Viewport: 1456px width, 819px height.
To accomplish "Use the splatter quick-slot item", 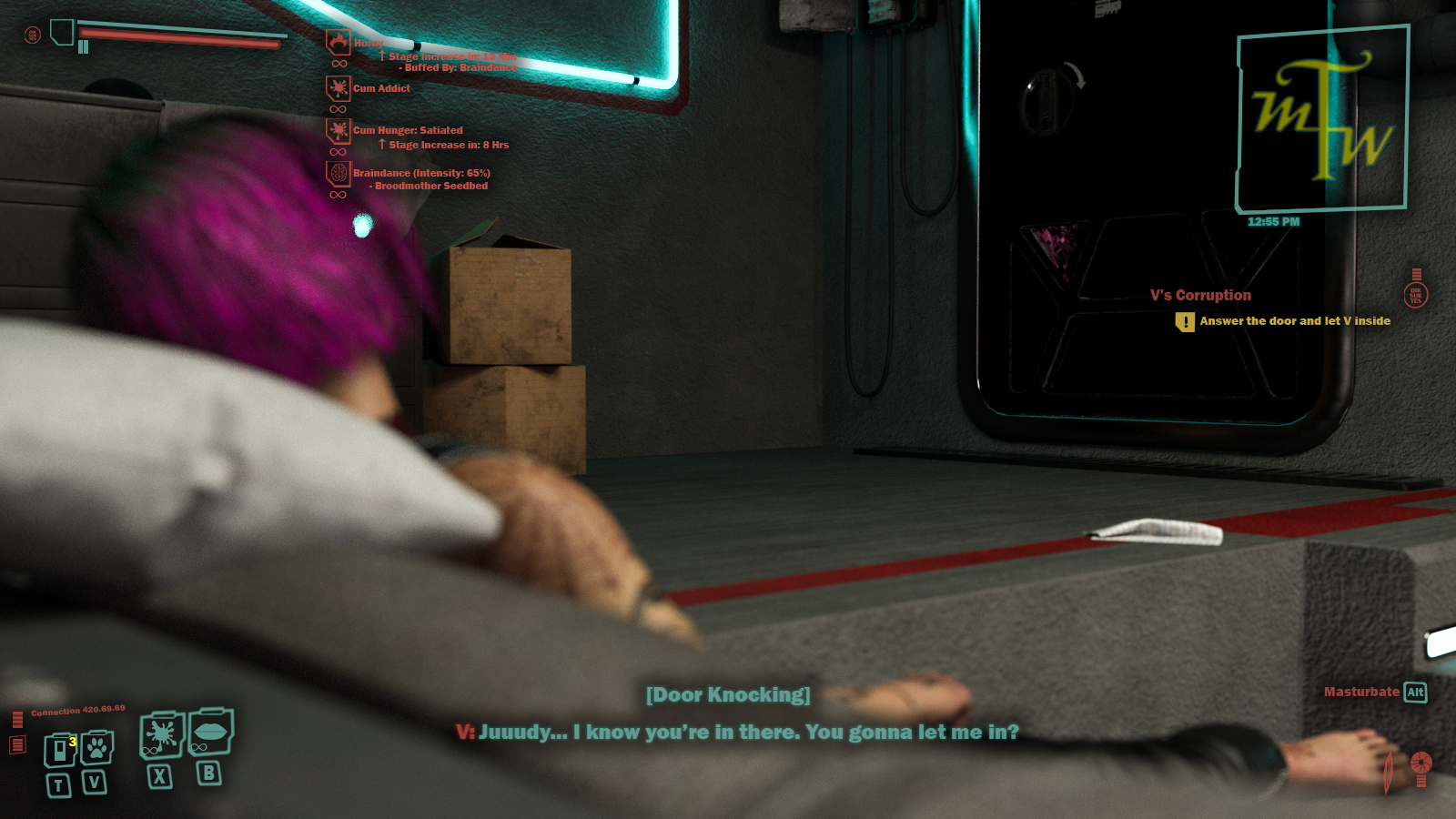I will pyautogui.click(x=162, y=734).
